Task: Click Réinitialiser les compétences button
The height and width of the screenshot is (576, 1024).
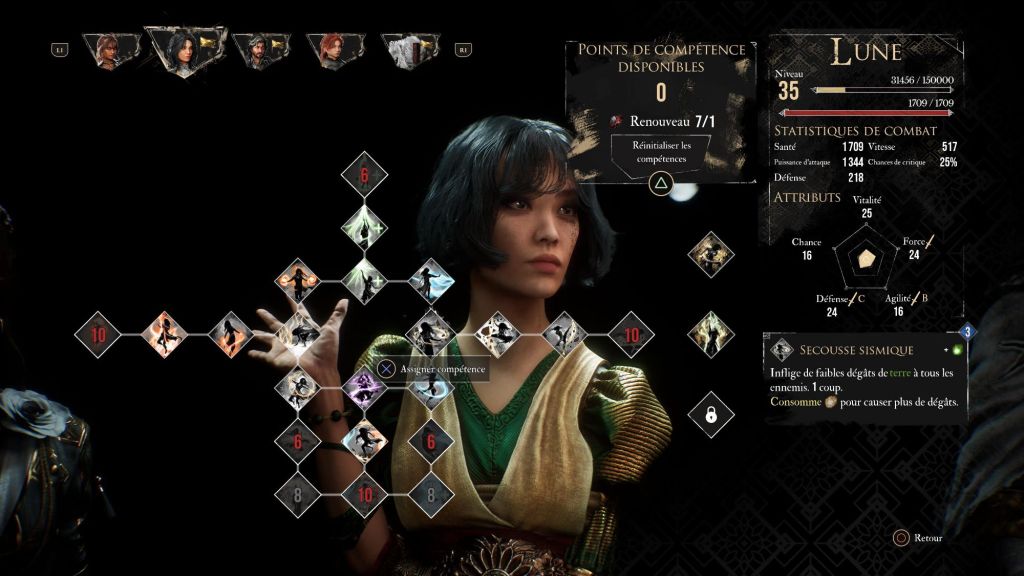Action: click(x=660, y=152)
